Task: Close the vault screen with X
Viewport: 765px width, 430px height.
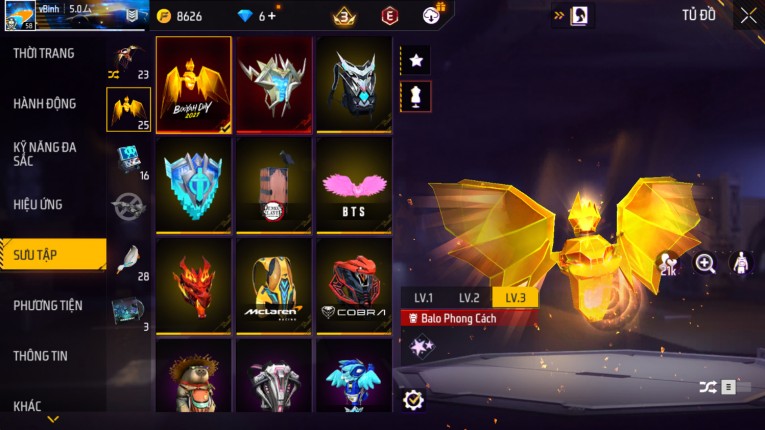Action: click(x=748, y=15)
